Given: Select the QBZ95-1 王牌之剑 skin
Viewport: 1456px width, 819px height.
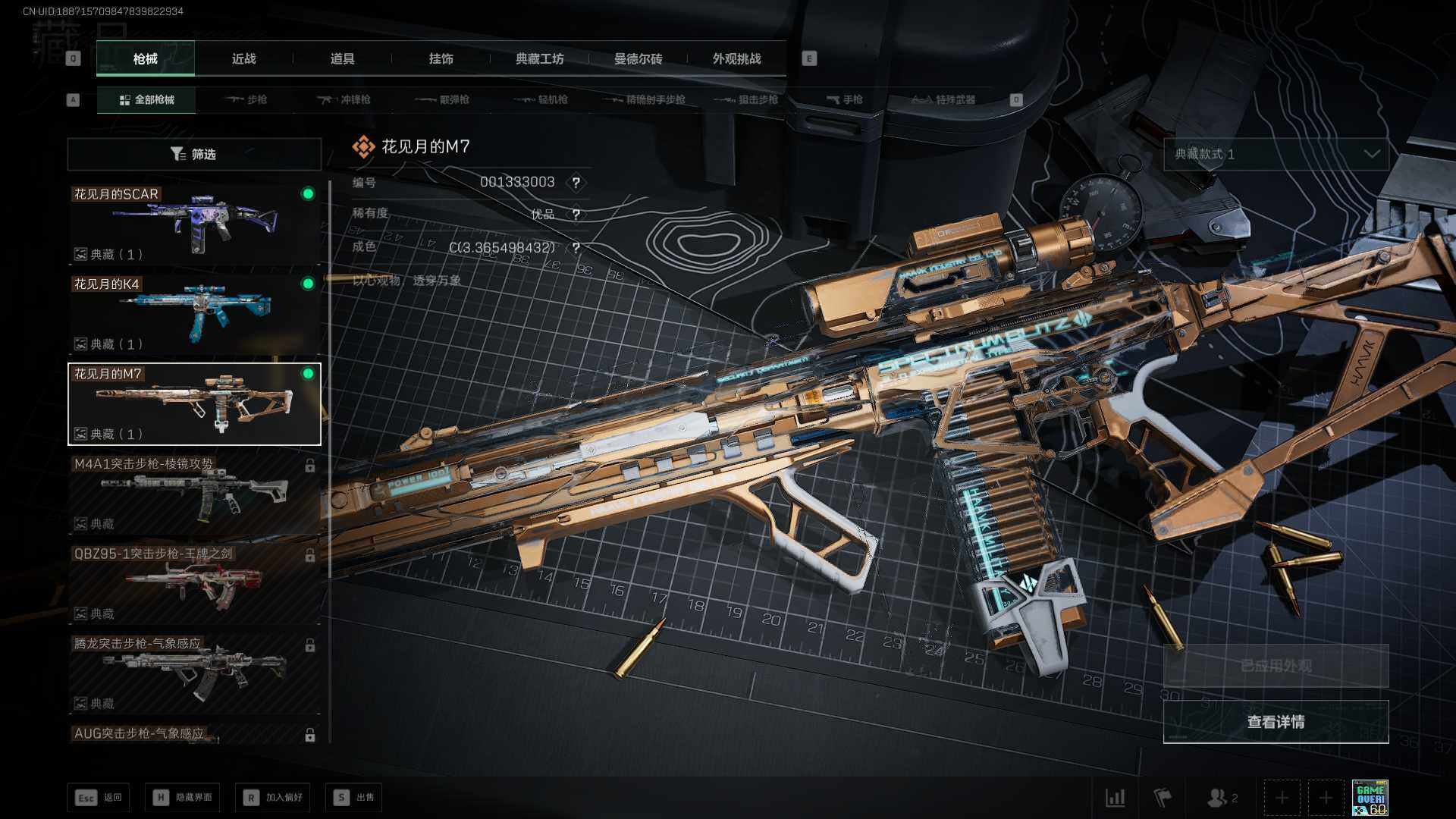Looking at the screenshot, I should (x=194, y=584).
